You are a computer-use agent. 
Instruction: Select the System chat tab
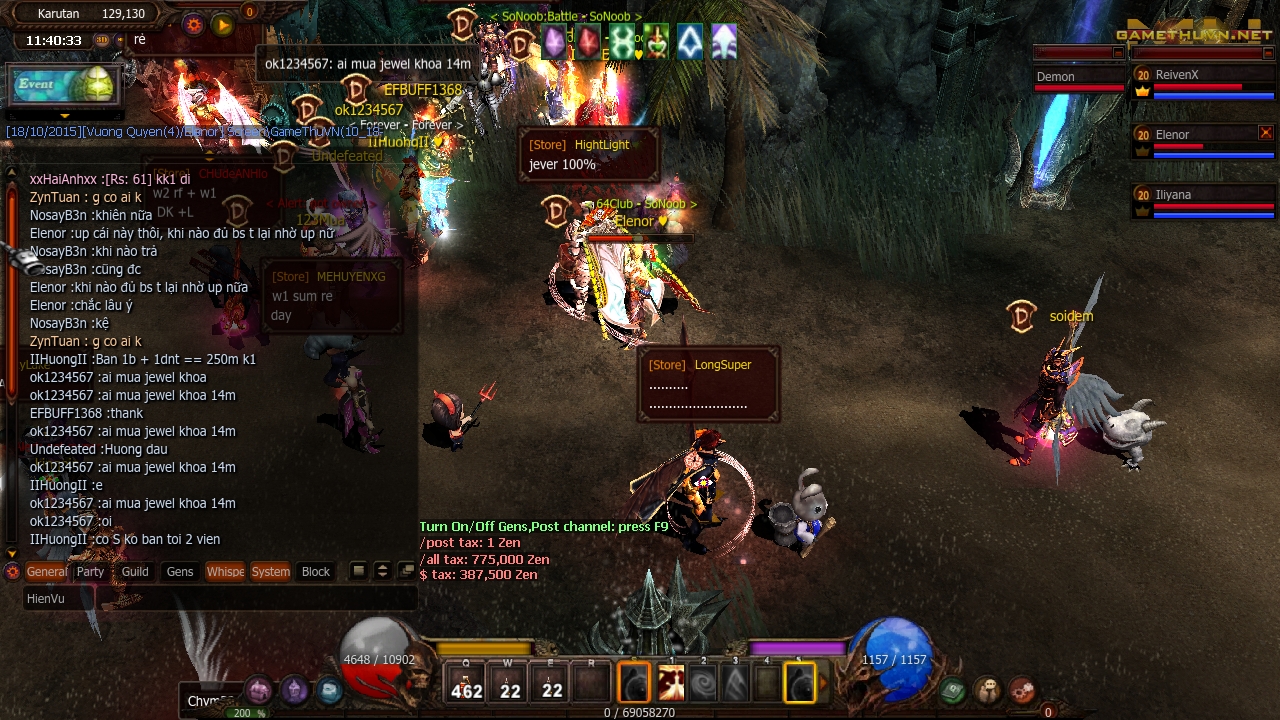tap(270, 572)
